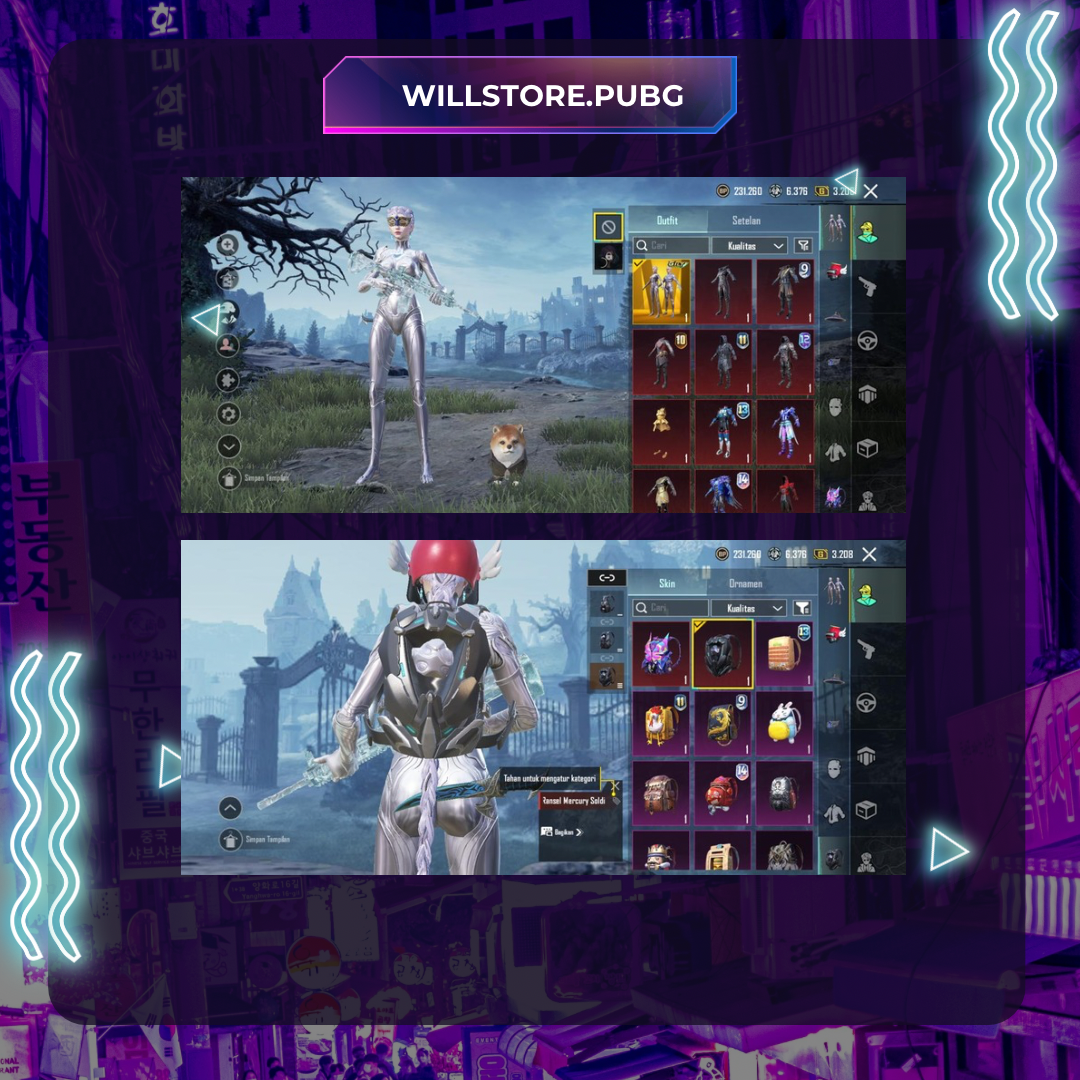This screenshot has width=1080, height=1080.
Task: Select the no-outfit circle-slash slot
Action: pyautogui.click(x=608, y=227)
